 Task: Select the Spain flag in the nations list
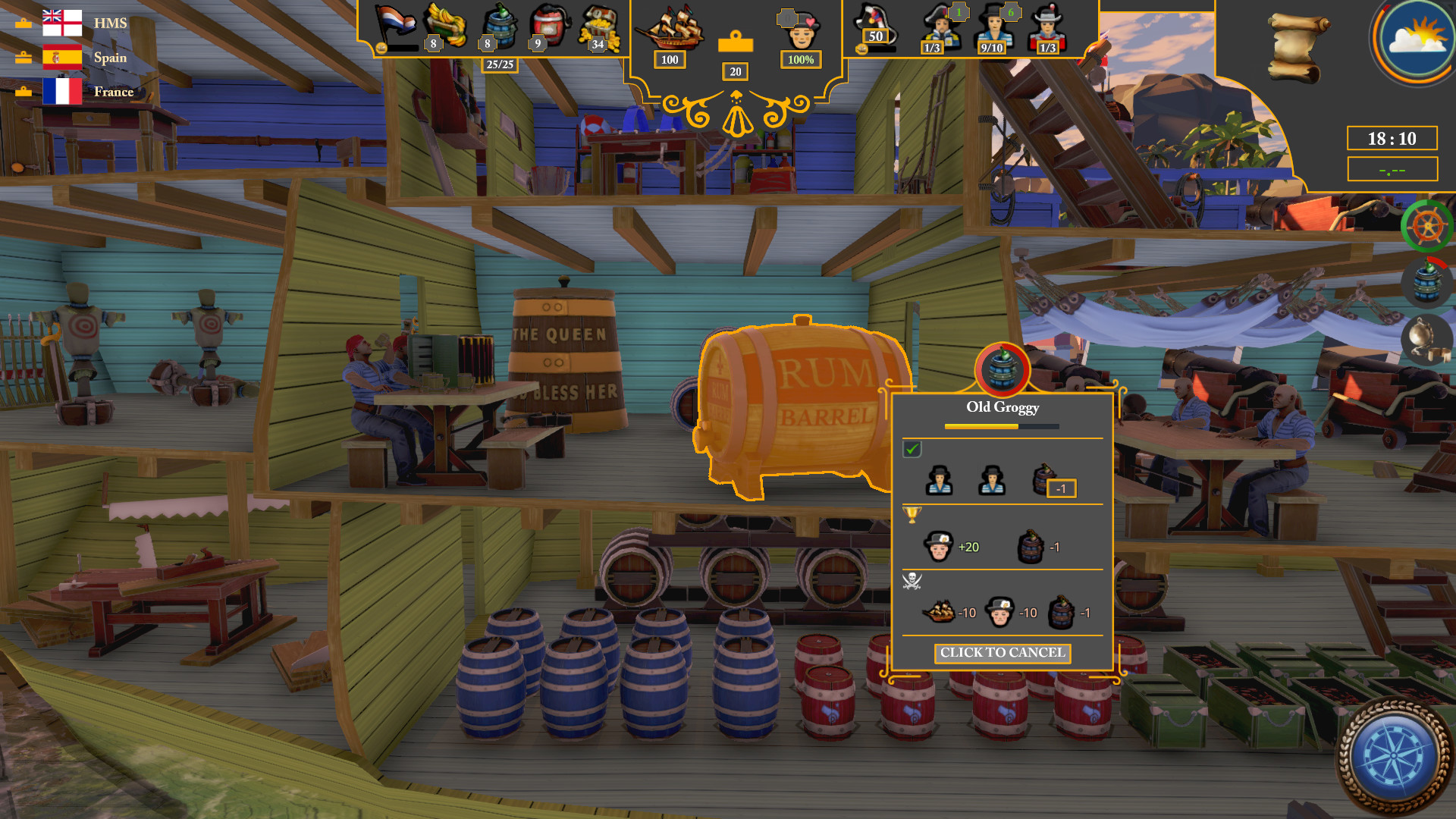pos(64,57)
